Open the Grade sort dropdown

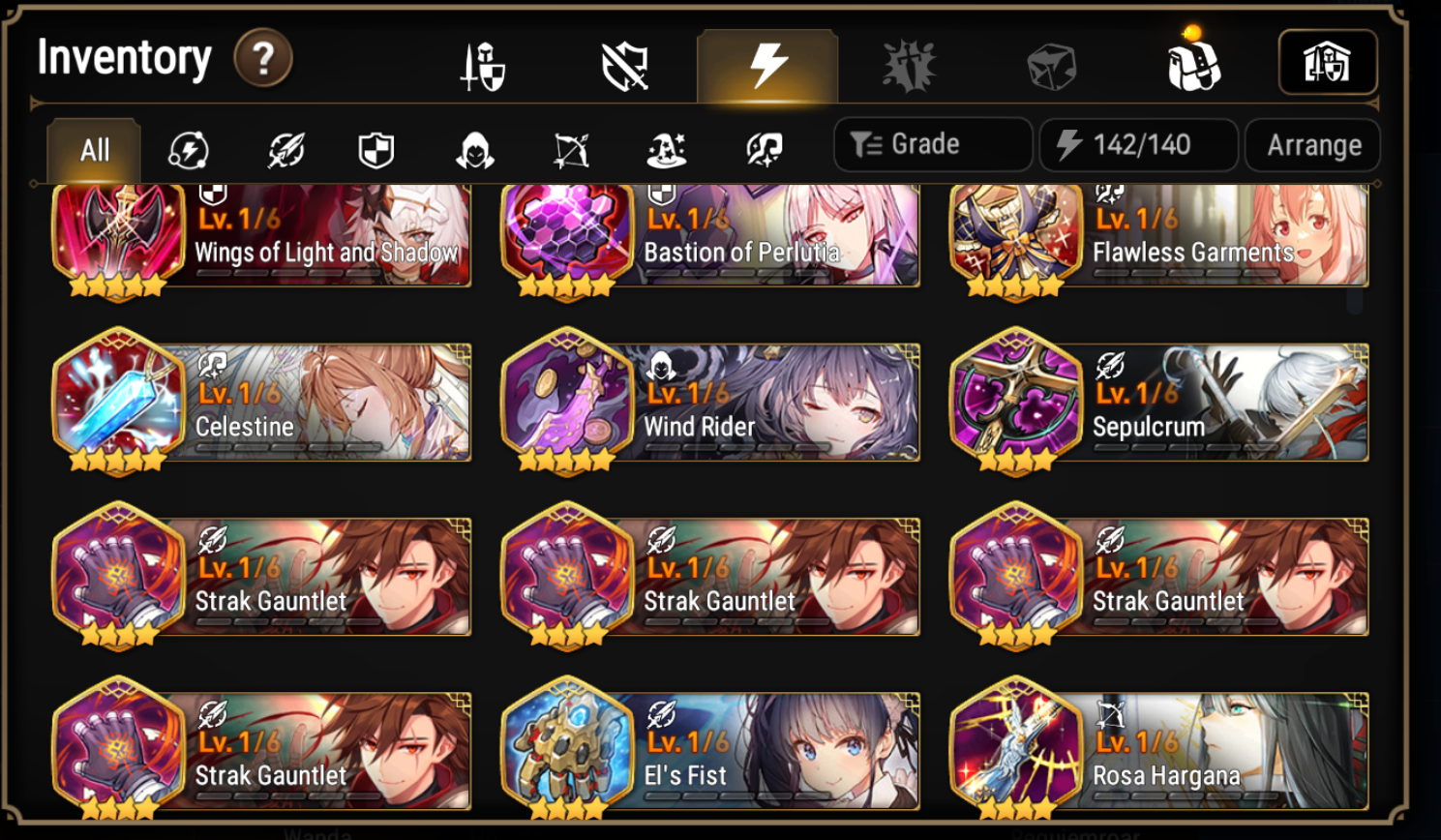coord(931,144)
